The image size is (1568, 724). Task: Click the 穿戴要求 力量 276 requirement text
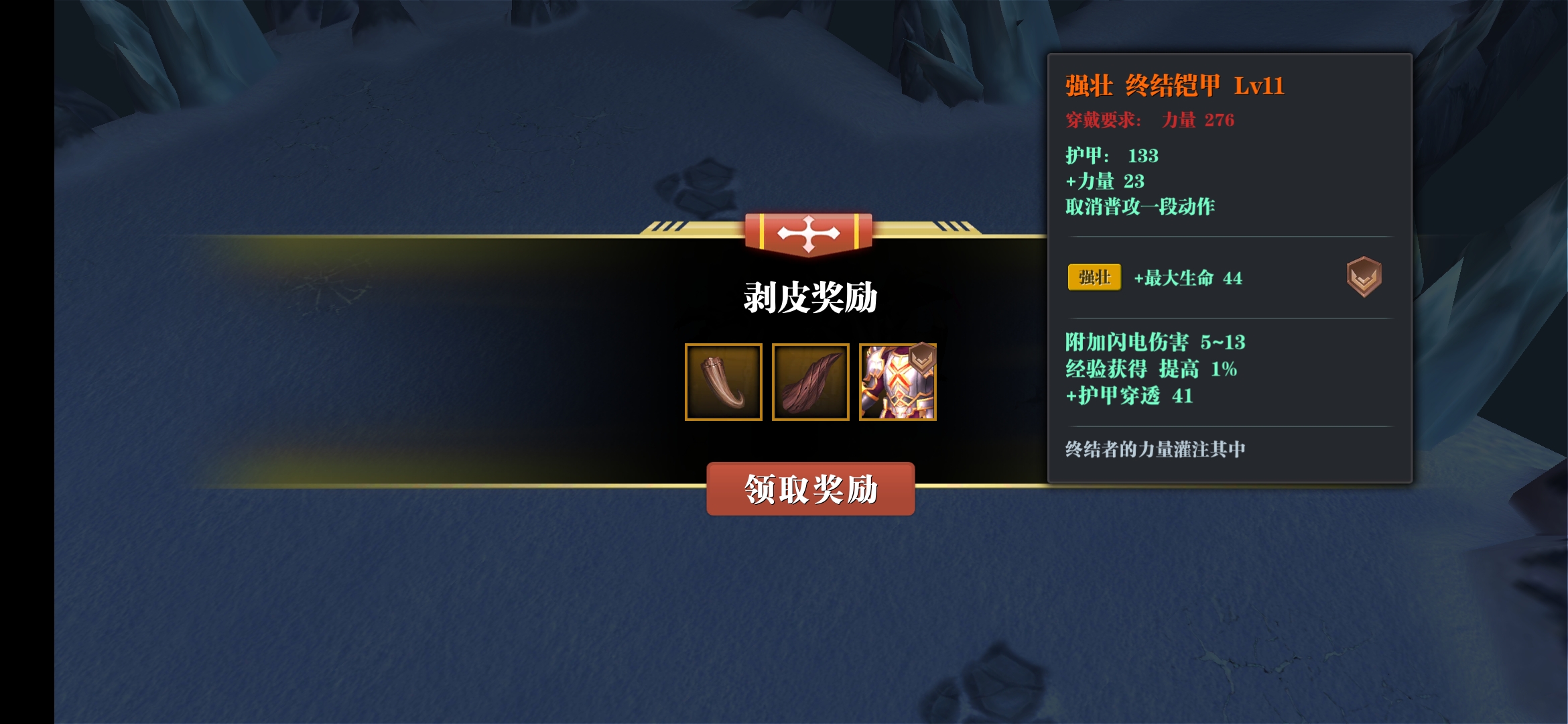[x=1150, y=121]
